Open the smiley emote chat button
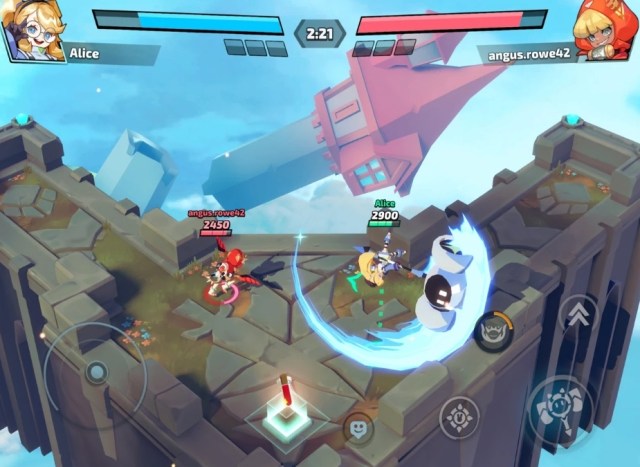 coord(358,430)
